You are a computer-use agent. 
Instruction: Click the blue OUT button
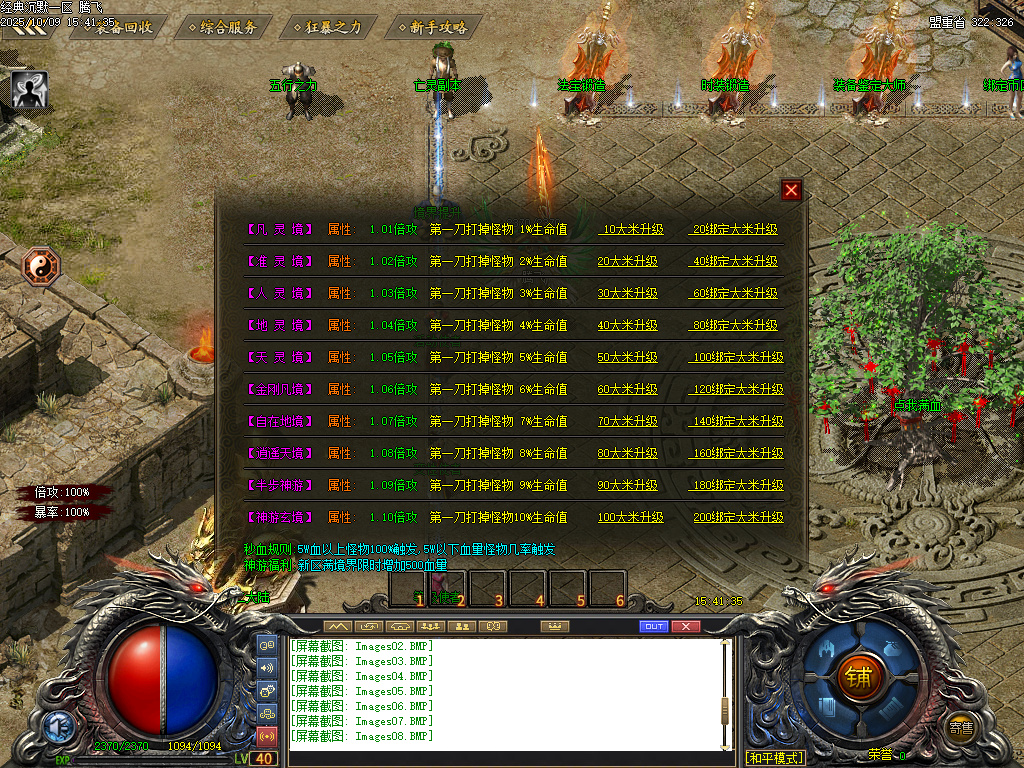click(x=653, y=626)
